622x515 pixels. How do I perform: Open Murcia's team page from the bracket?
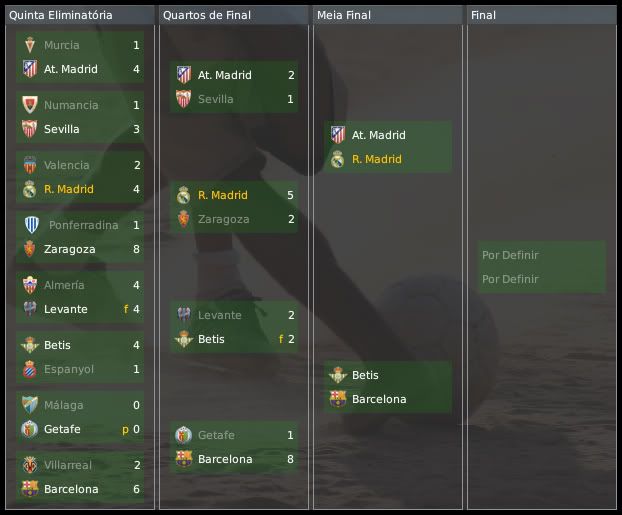pos(61,45)
